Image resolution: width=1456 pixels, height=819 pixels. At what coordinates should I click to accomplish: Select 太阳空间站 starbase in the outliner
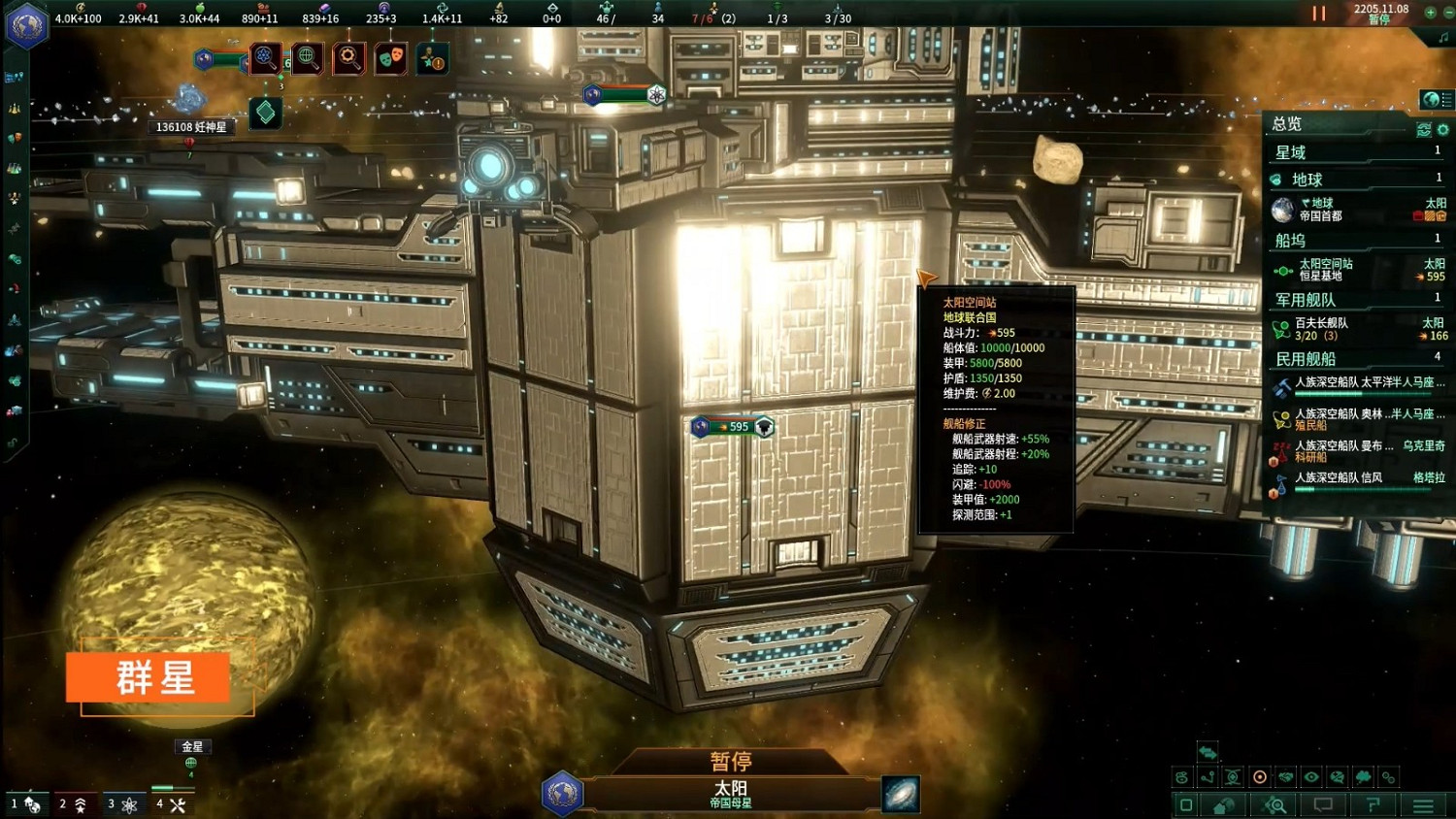1359,270
